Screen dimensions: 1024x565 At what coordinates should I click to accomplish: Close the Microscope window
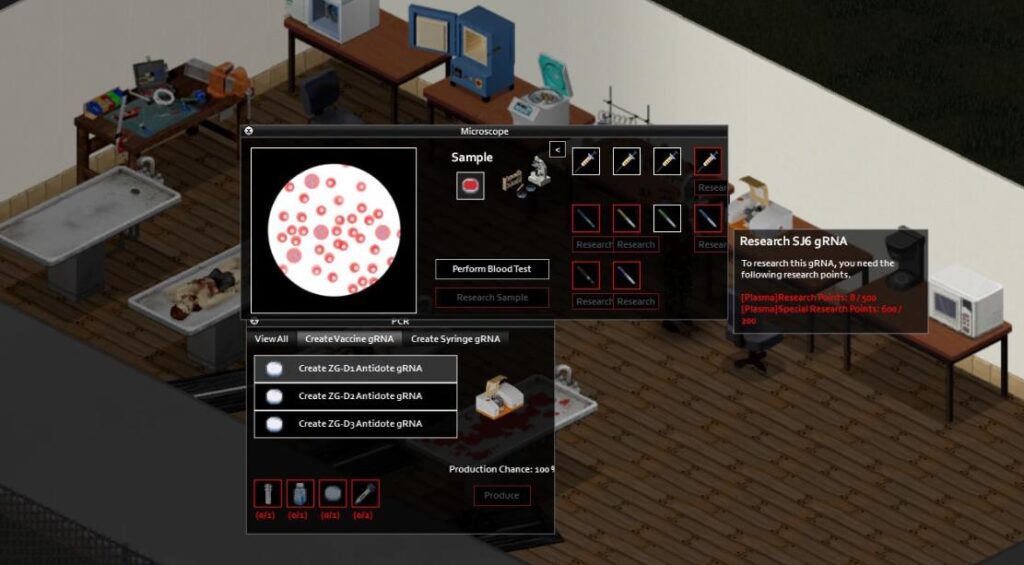pyautogui.click(x=249, y=131)
